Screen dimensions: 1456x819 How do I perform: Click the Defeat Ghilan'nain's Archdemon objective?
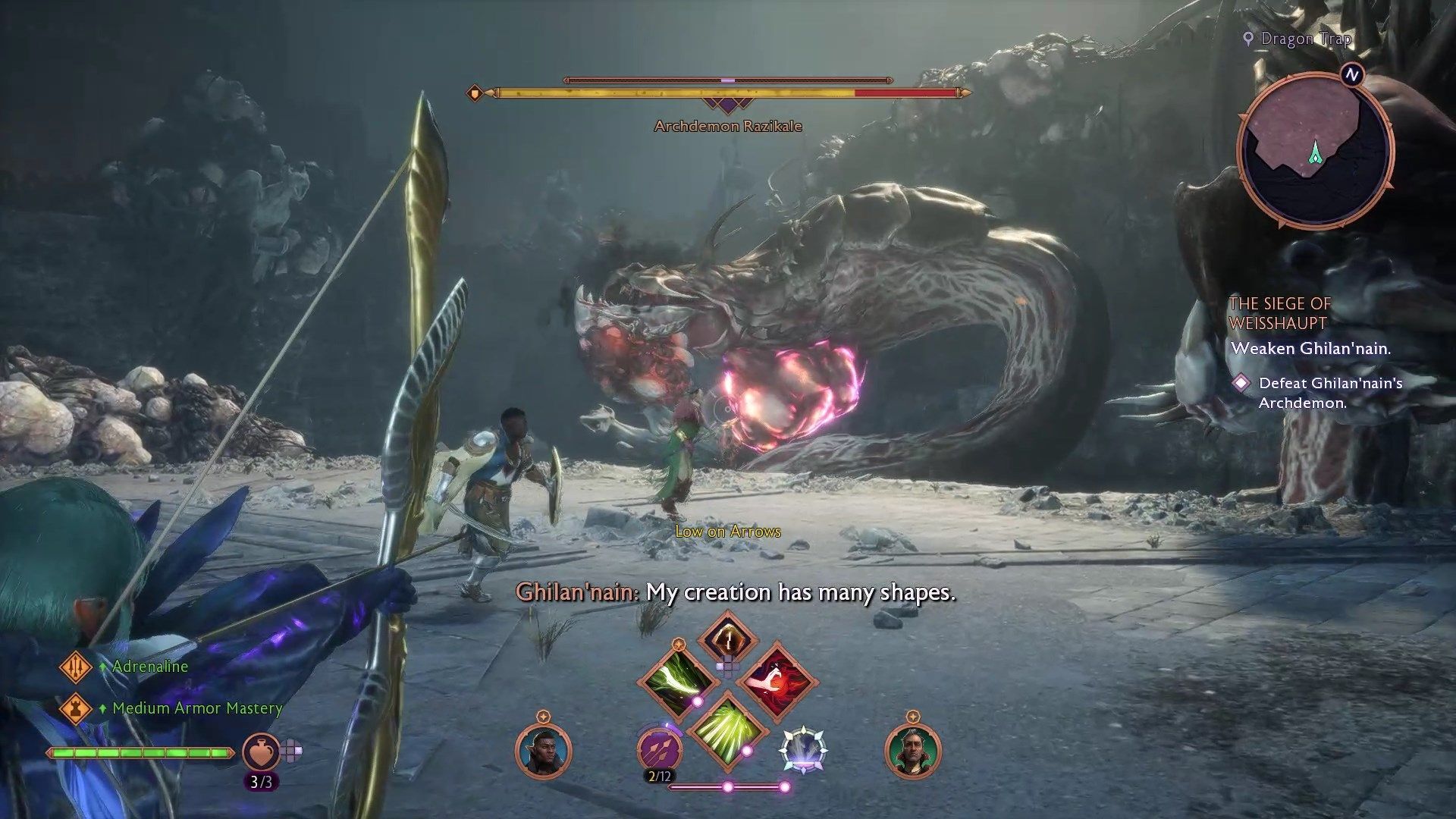[x=1330, y=393]
